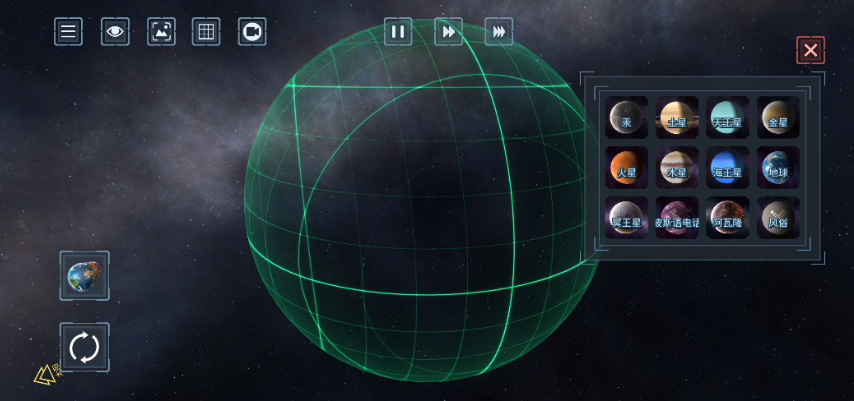The width and height of the screenshot is (854, 401).
Task: Toggle the grid display button
Action: tap(206, 32)
